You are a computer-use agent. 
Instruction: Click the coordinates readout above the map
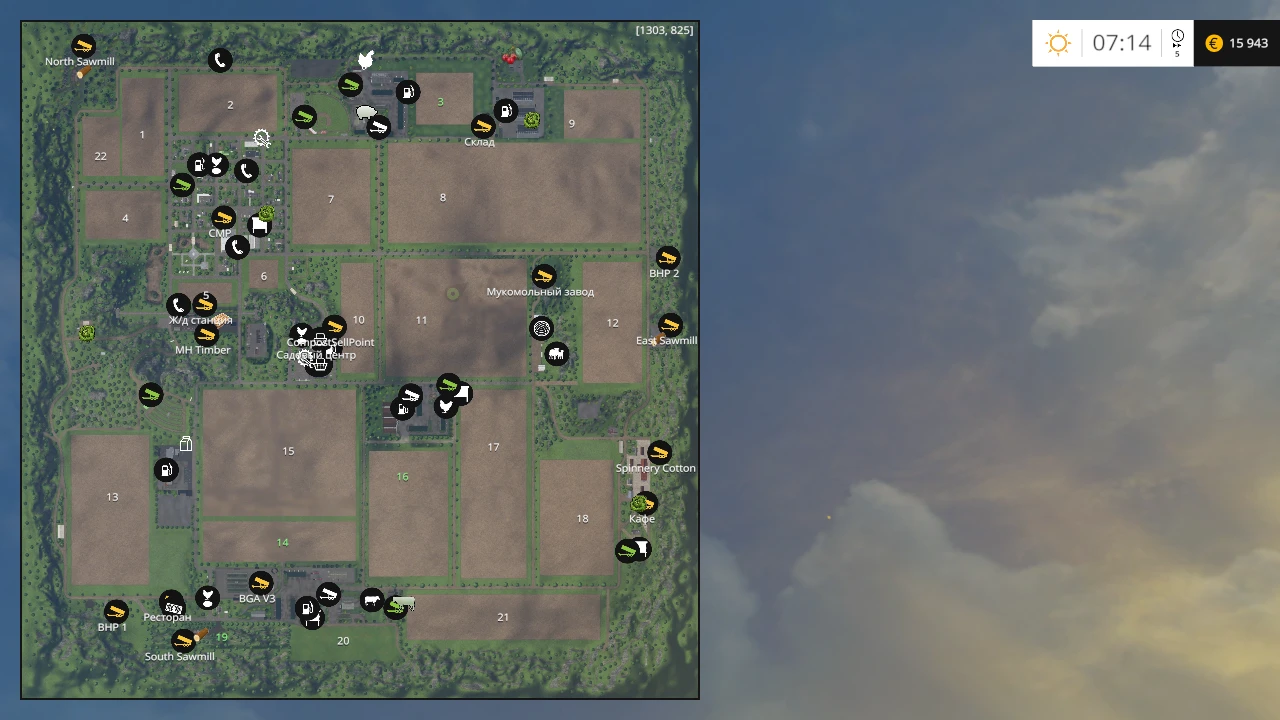tap(665, 30)
